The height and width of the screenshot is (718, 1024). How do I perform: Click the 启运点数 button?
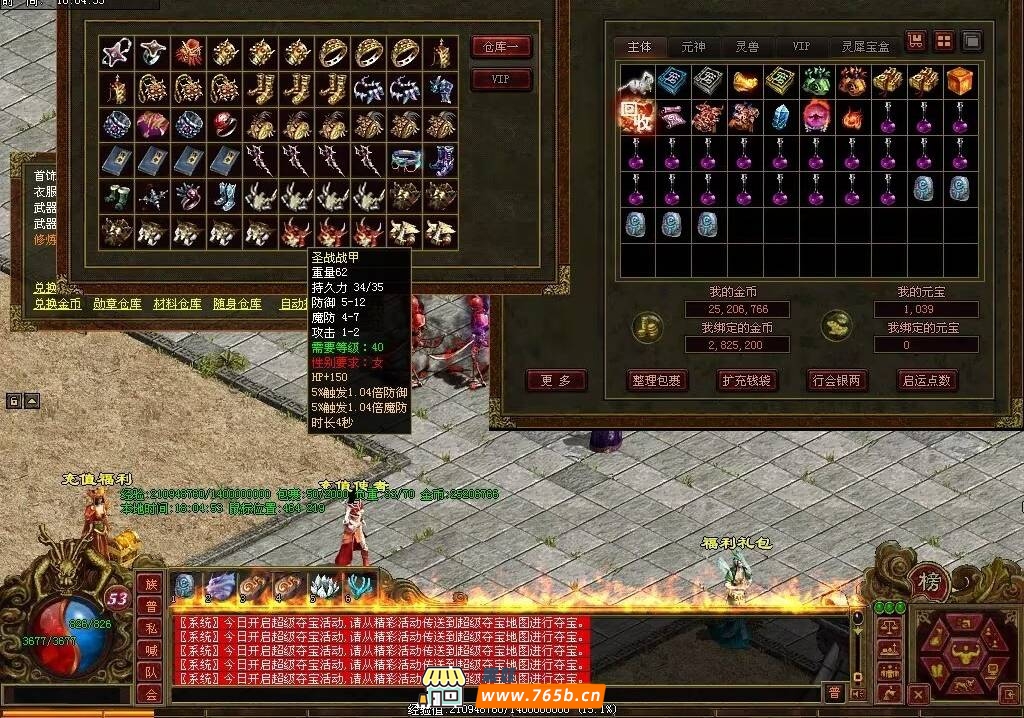point(928,380)
